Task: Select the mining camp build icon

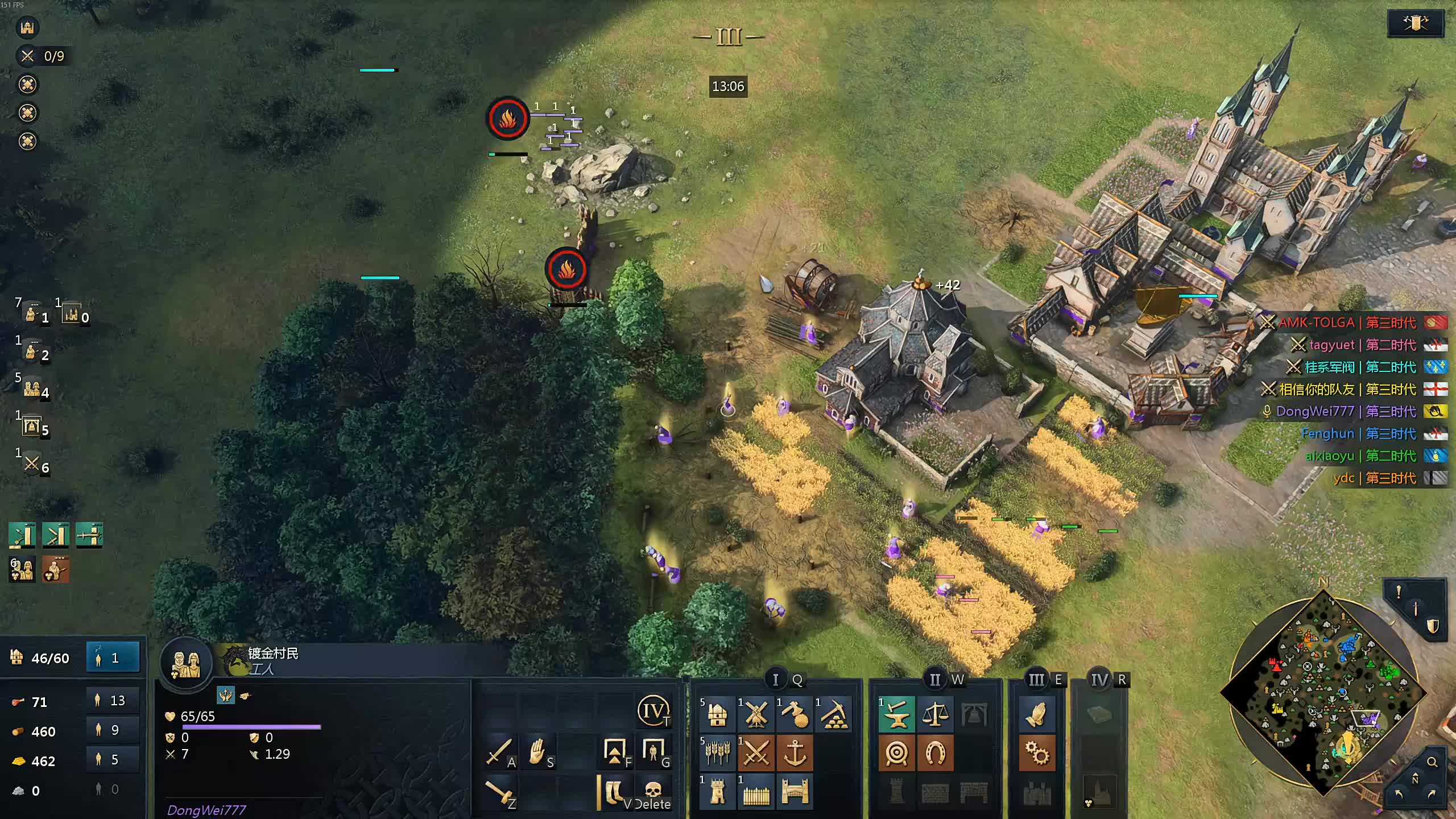Action: [x=834, y=714]
